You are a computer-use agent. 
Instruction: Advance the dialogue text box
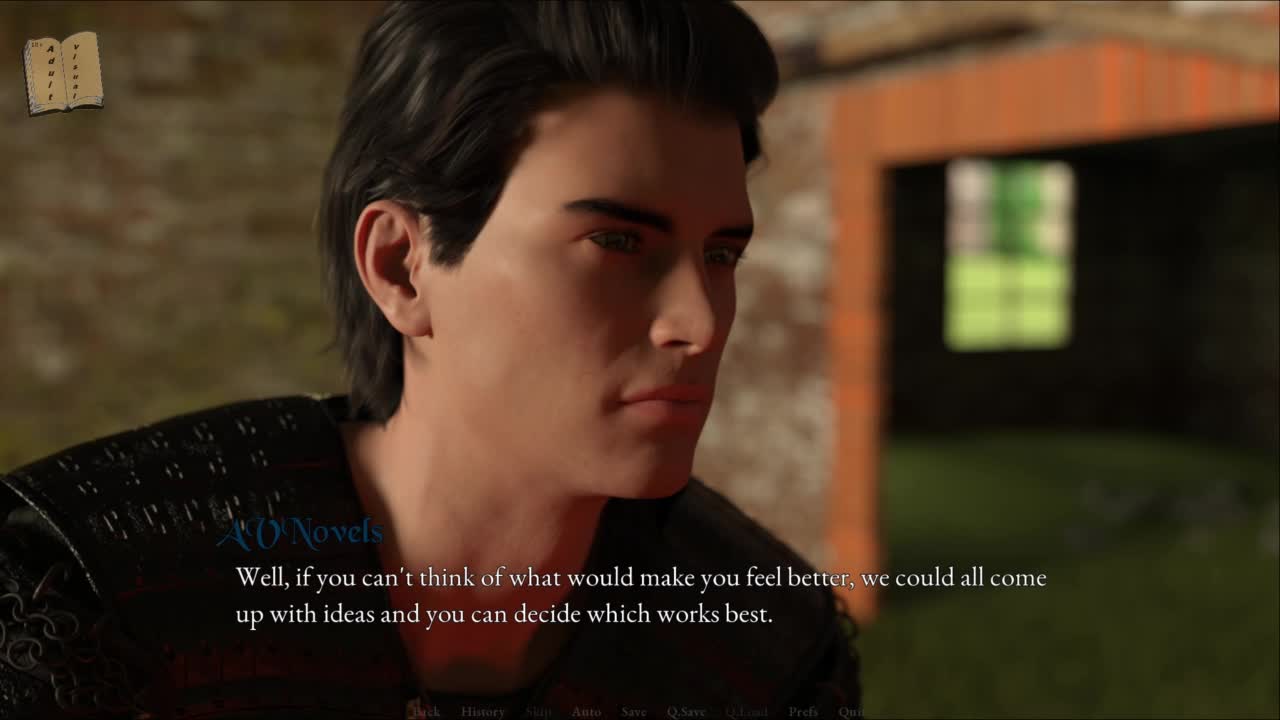(640, 596)
